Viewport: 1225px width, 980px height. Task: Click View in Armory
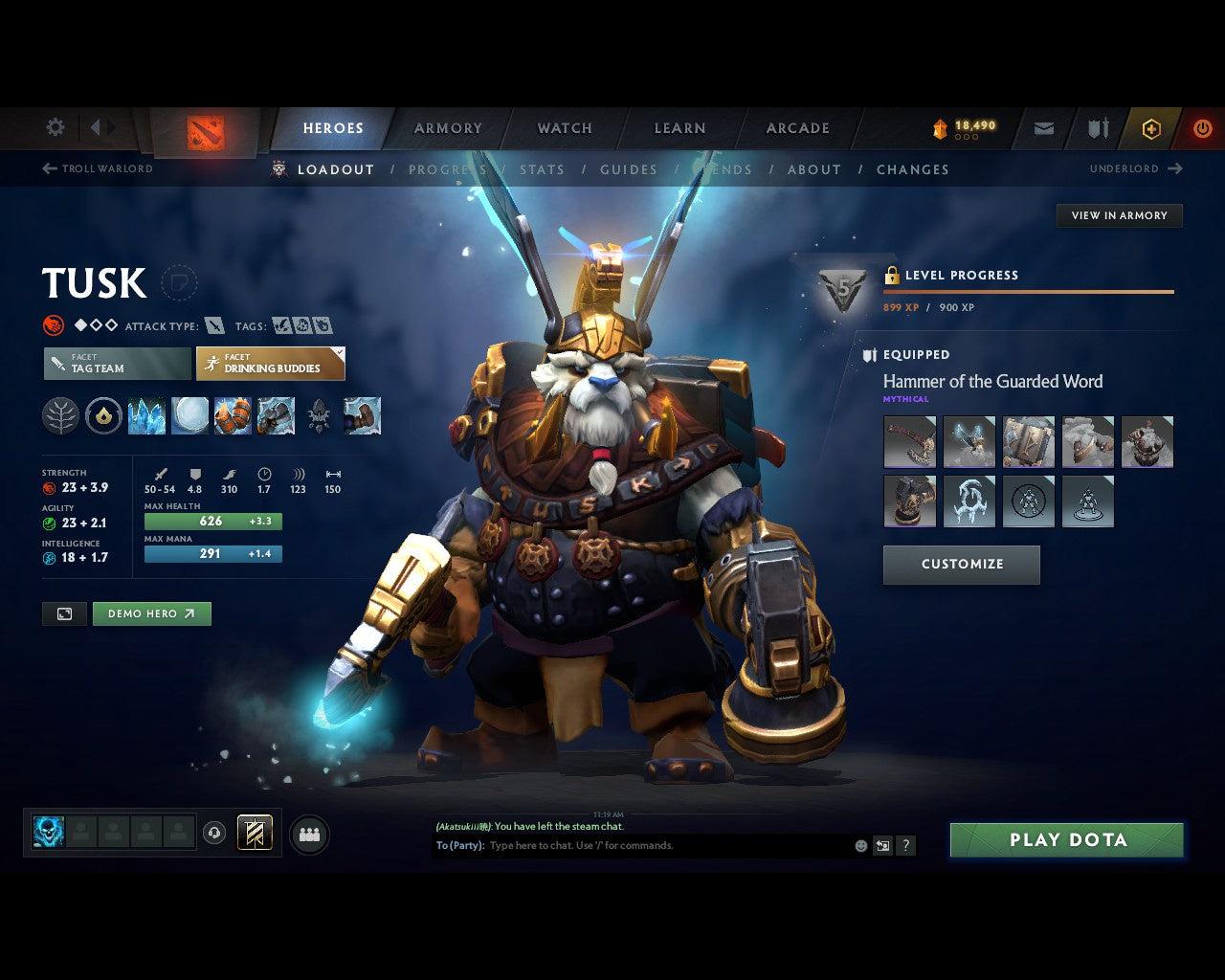click(1119, 215)
